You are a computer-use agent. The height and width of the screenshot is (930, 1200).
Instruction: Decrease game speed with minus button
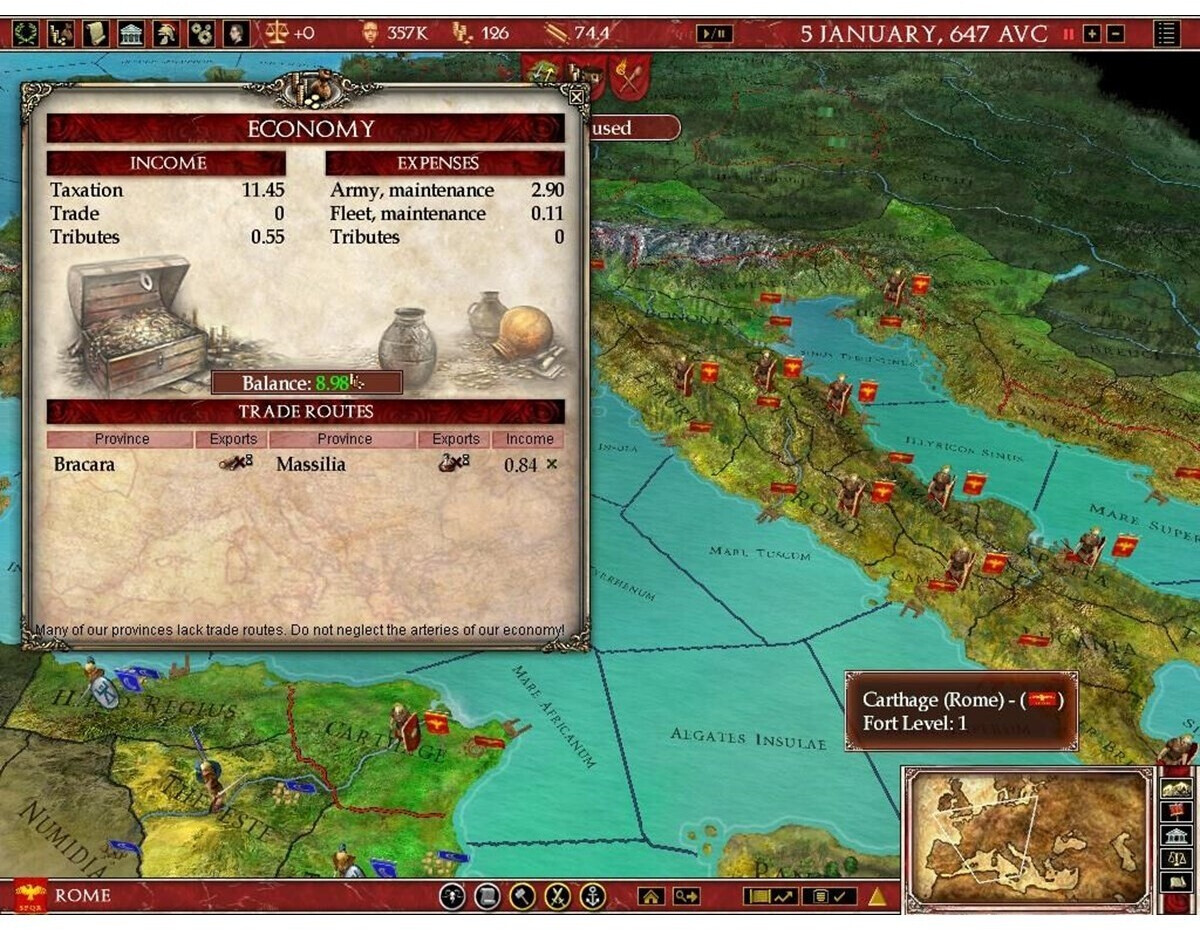tap(1115, 33)
